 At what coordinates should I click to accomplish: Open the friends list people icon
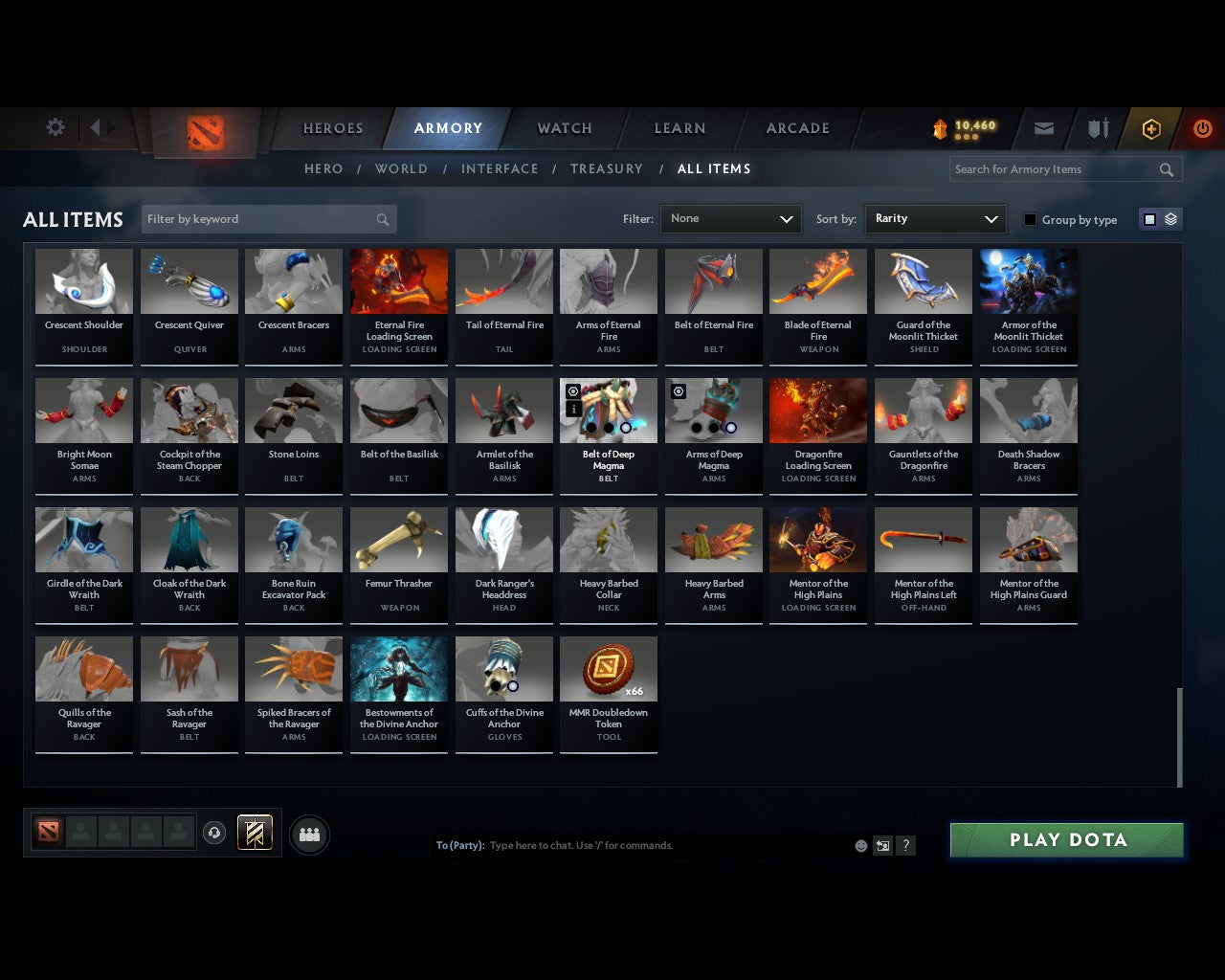[308, 835]
